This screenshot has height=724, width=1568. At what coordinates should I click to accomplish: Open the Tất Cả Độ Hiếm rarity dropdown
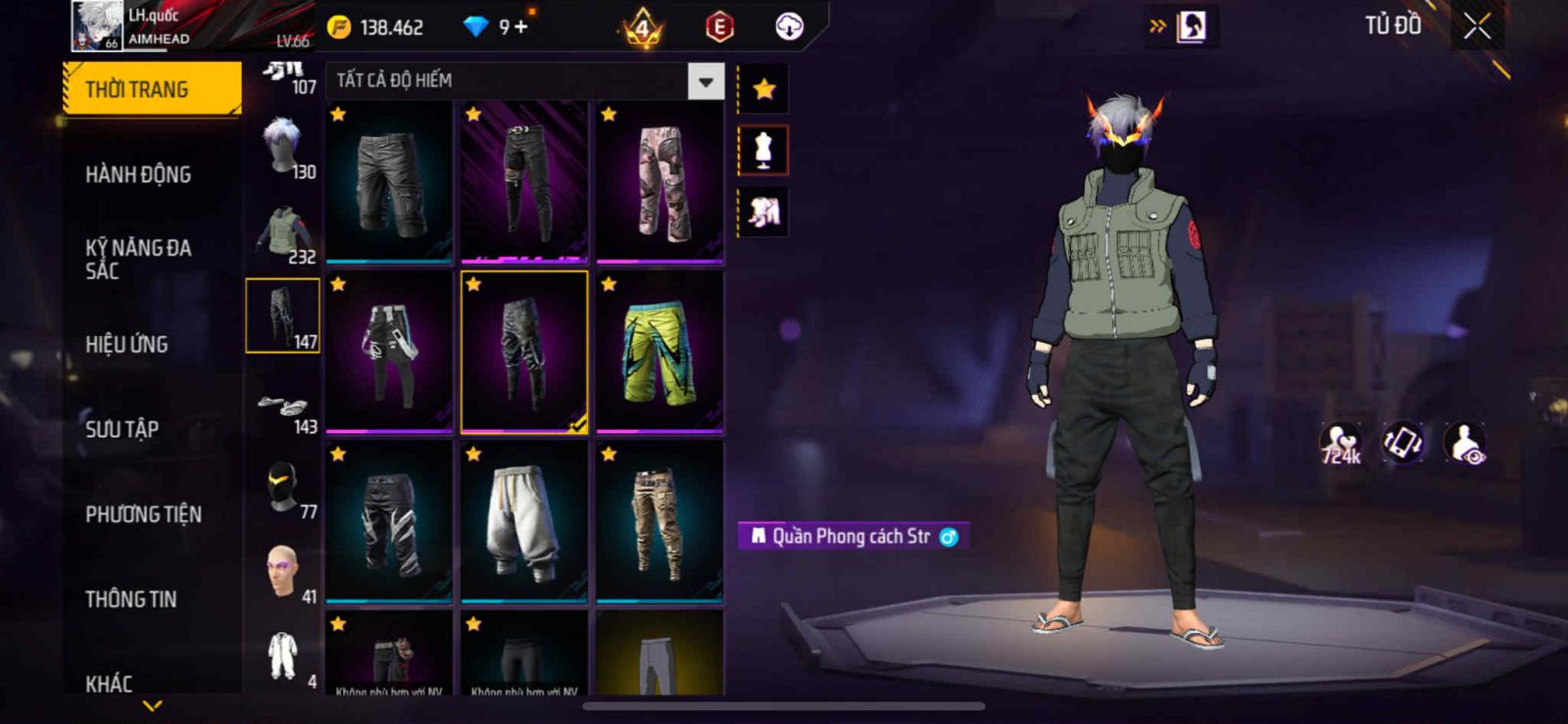pos(706,81)
